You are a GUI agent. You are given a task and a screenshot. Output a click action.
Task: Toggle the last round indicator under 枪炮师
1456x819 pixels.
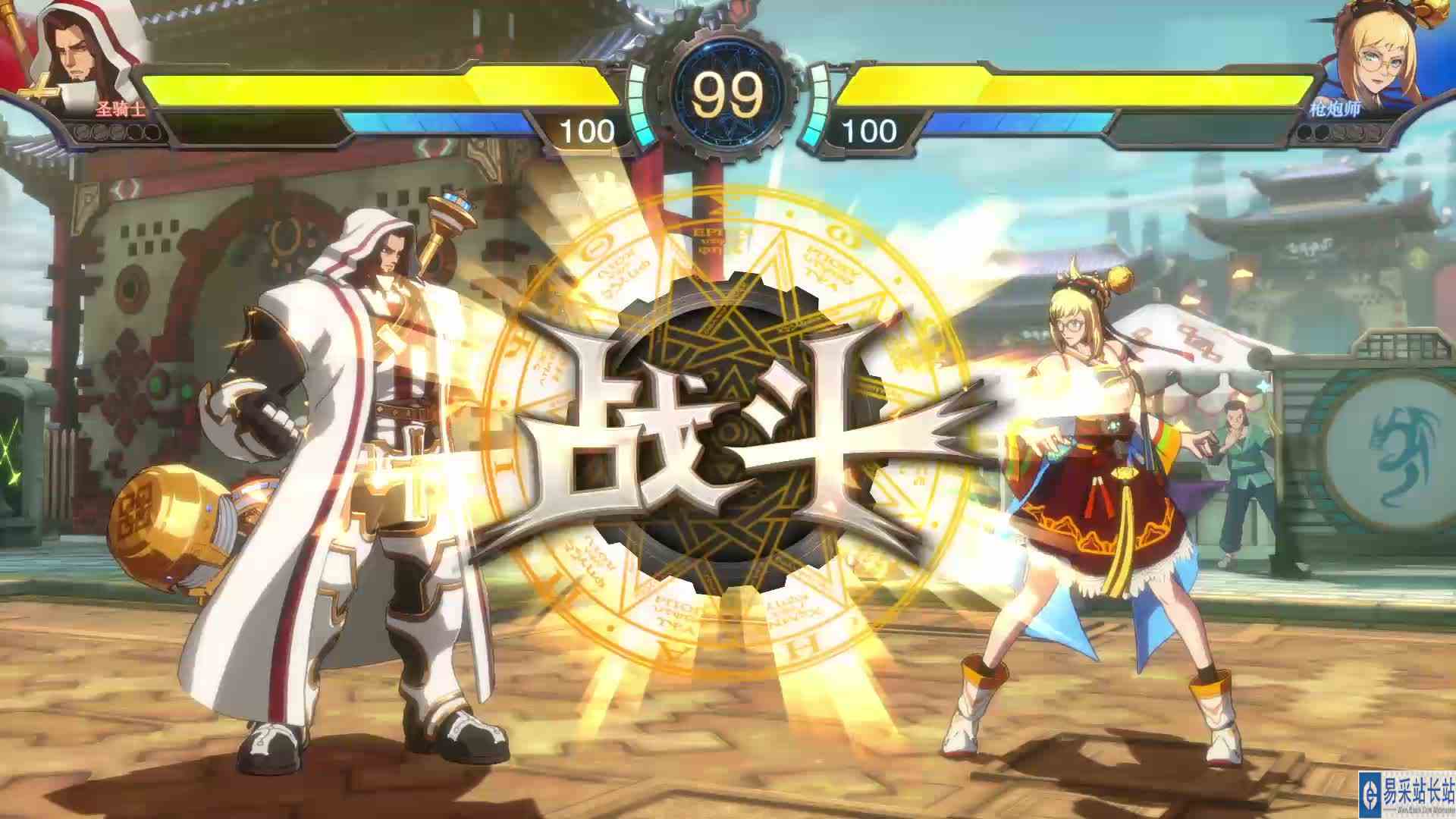[1375, 135]
